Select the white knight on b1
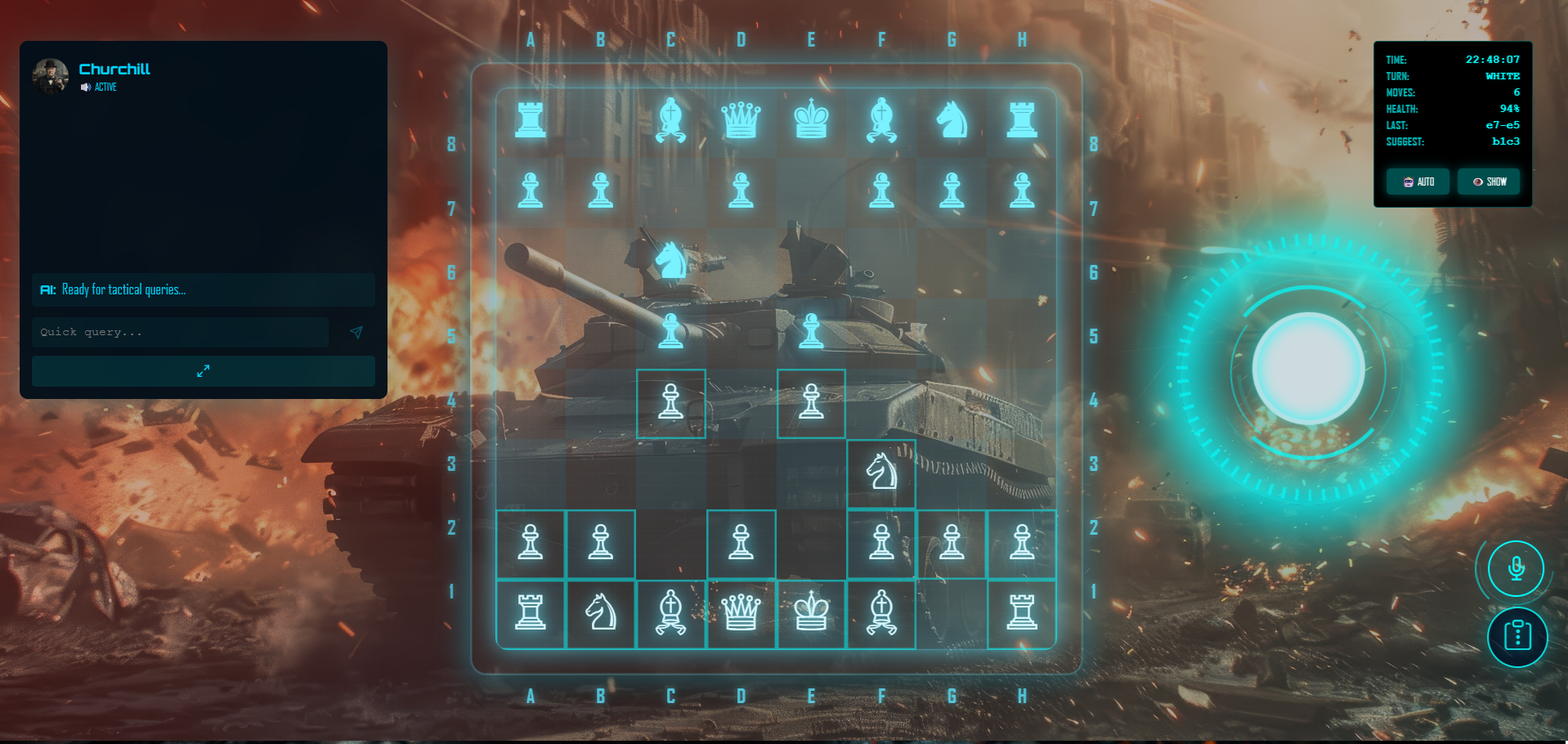 pos(601,612)
